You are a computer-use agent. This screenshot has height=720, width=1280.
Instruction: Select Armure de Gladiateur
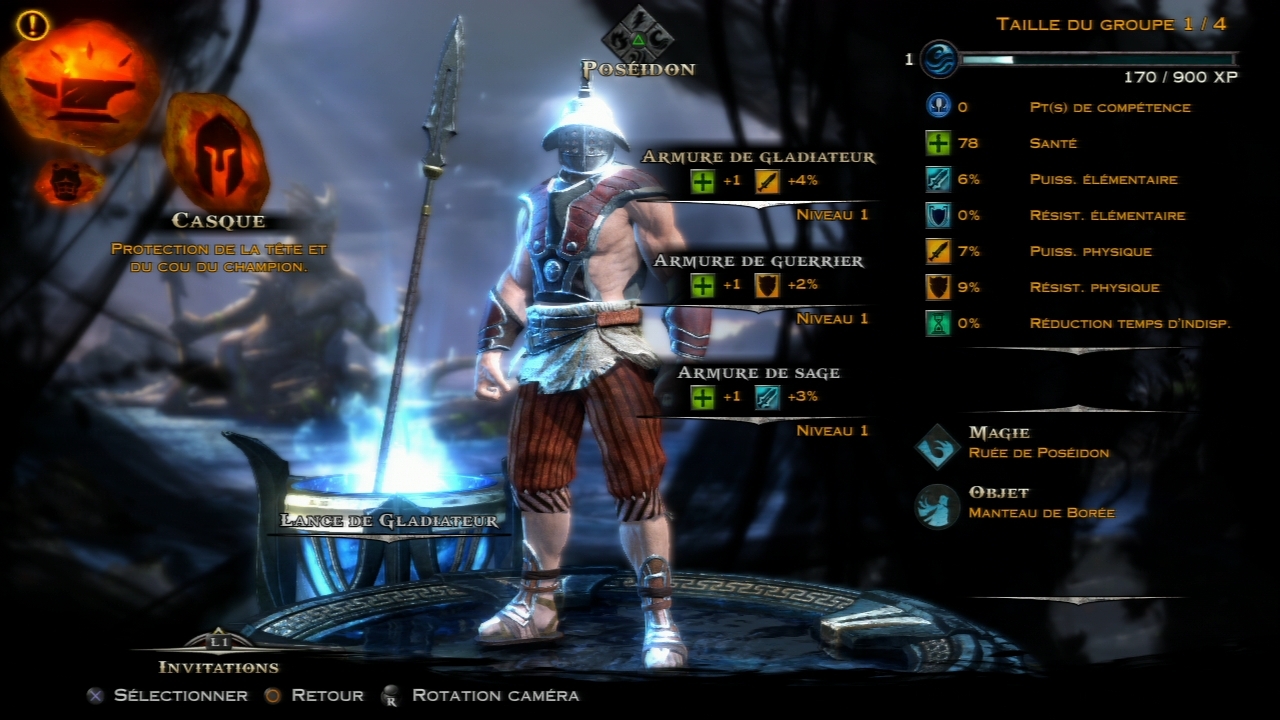point(758,158)
